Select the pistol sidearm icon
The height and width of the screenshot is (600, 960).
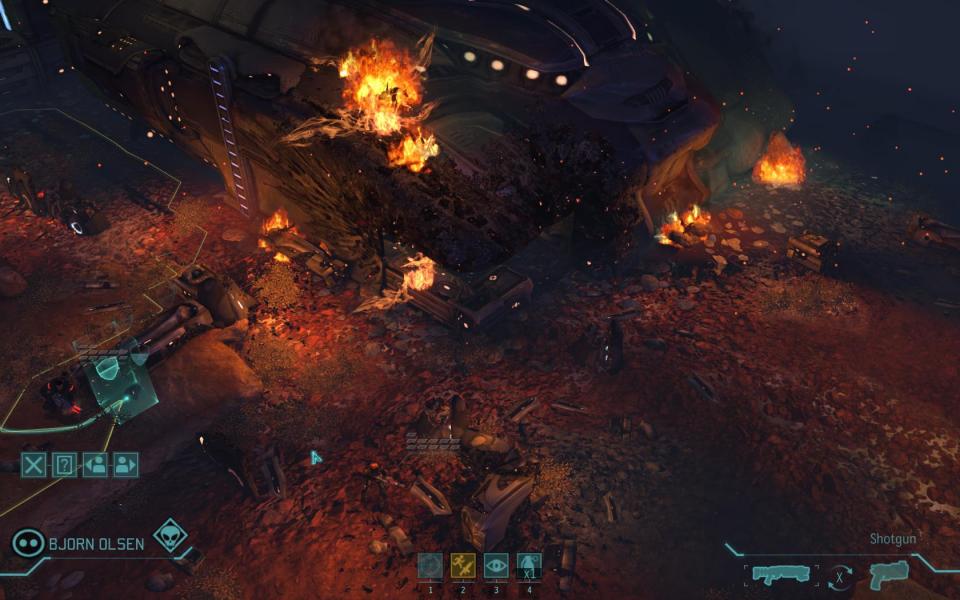(888, 574)
